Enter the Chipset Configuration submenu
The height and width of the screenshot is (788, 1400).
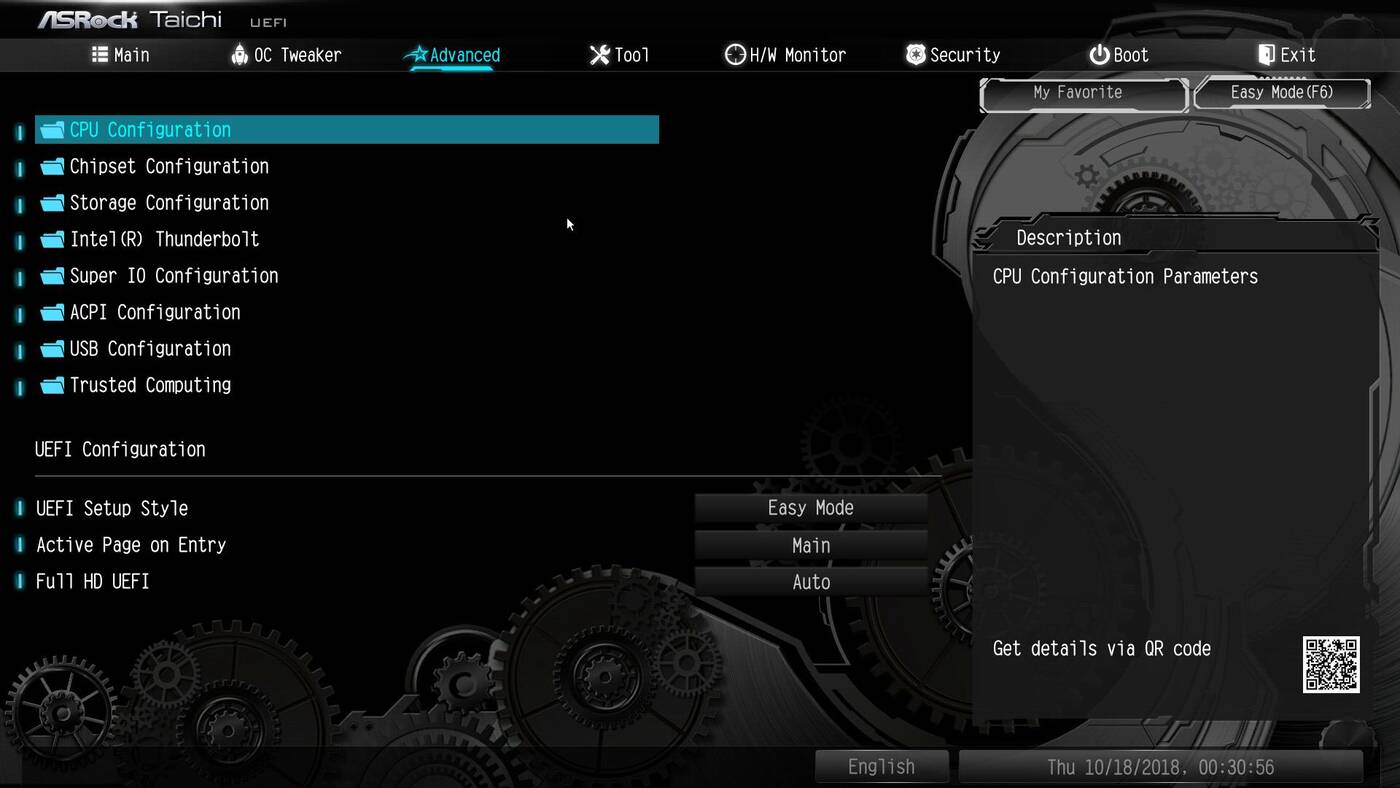(168, 166)
